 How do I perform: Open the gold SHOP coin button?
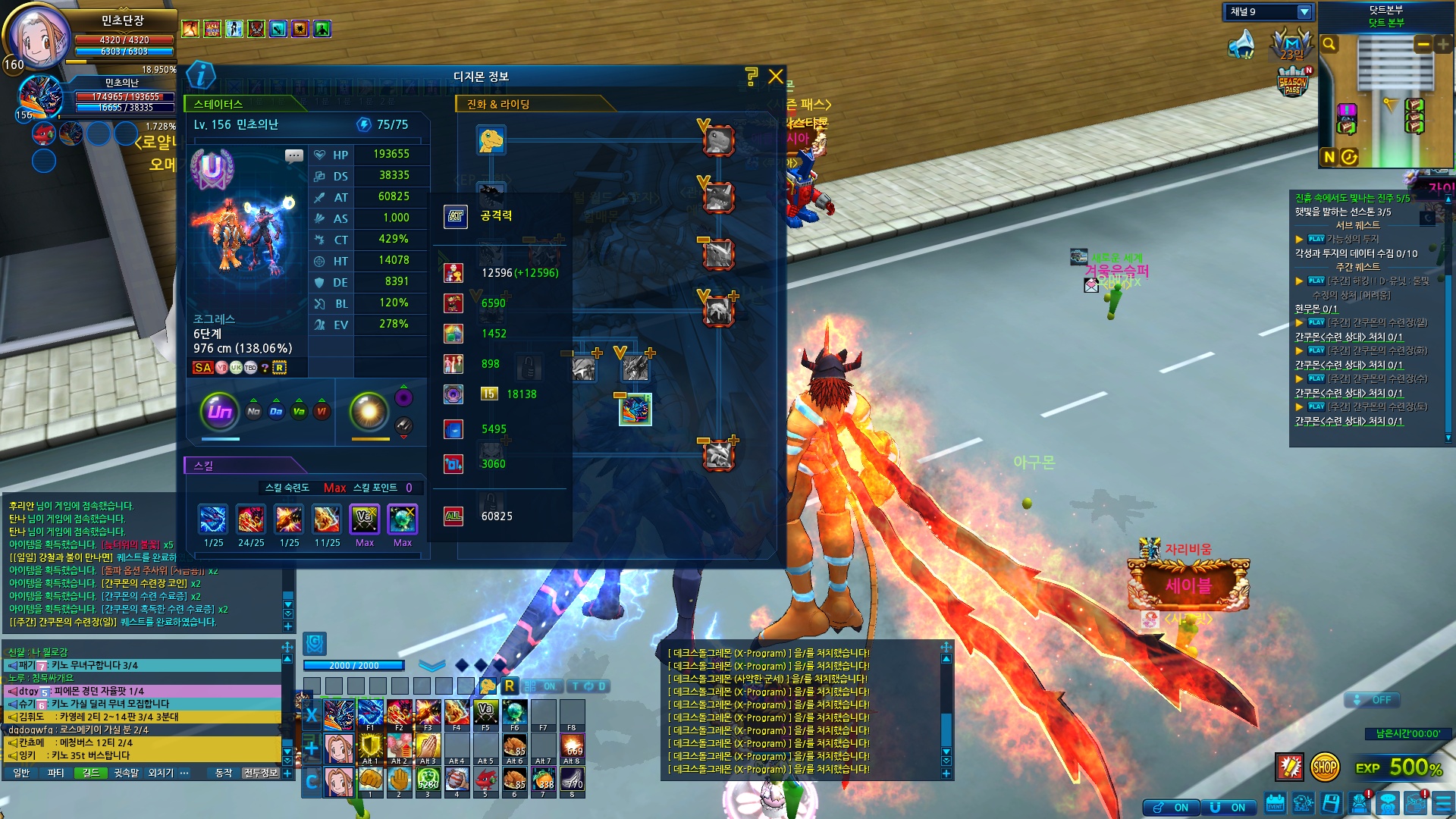1324,767
